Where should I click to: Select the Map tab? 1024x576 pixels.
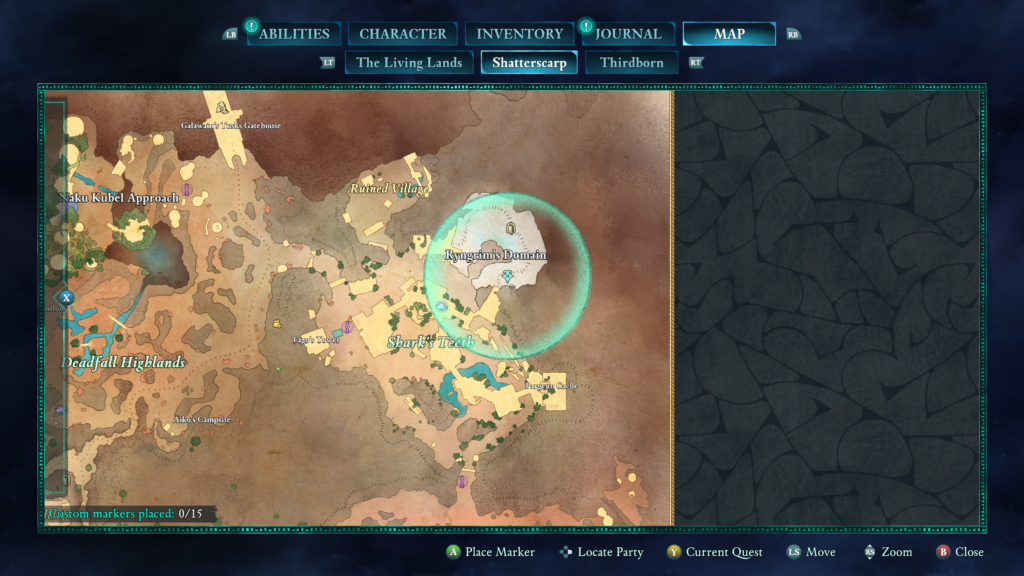729,34
